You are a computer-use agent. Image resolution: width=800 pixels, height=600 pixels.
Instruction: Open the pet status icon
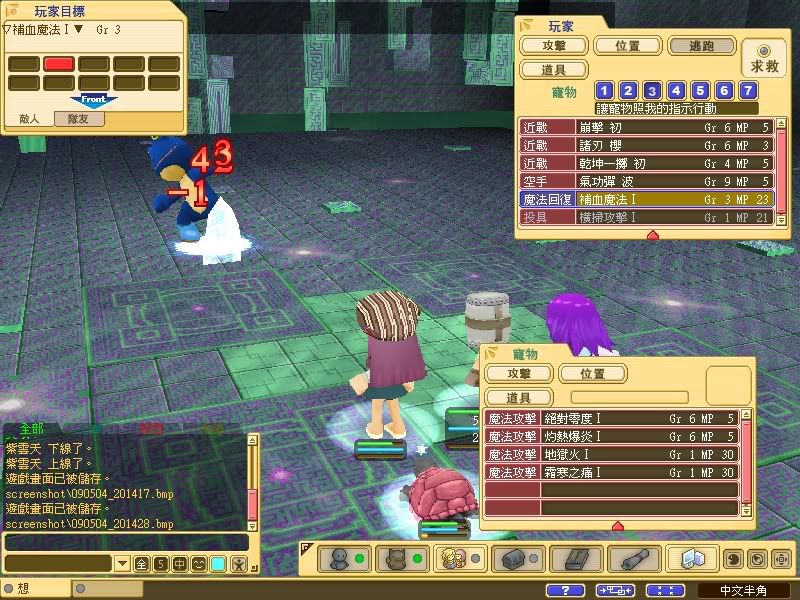[394, 558]
